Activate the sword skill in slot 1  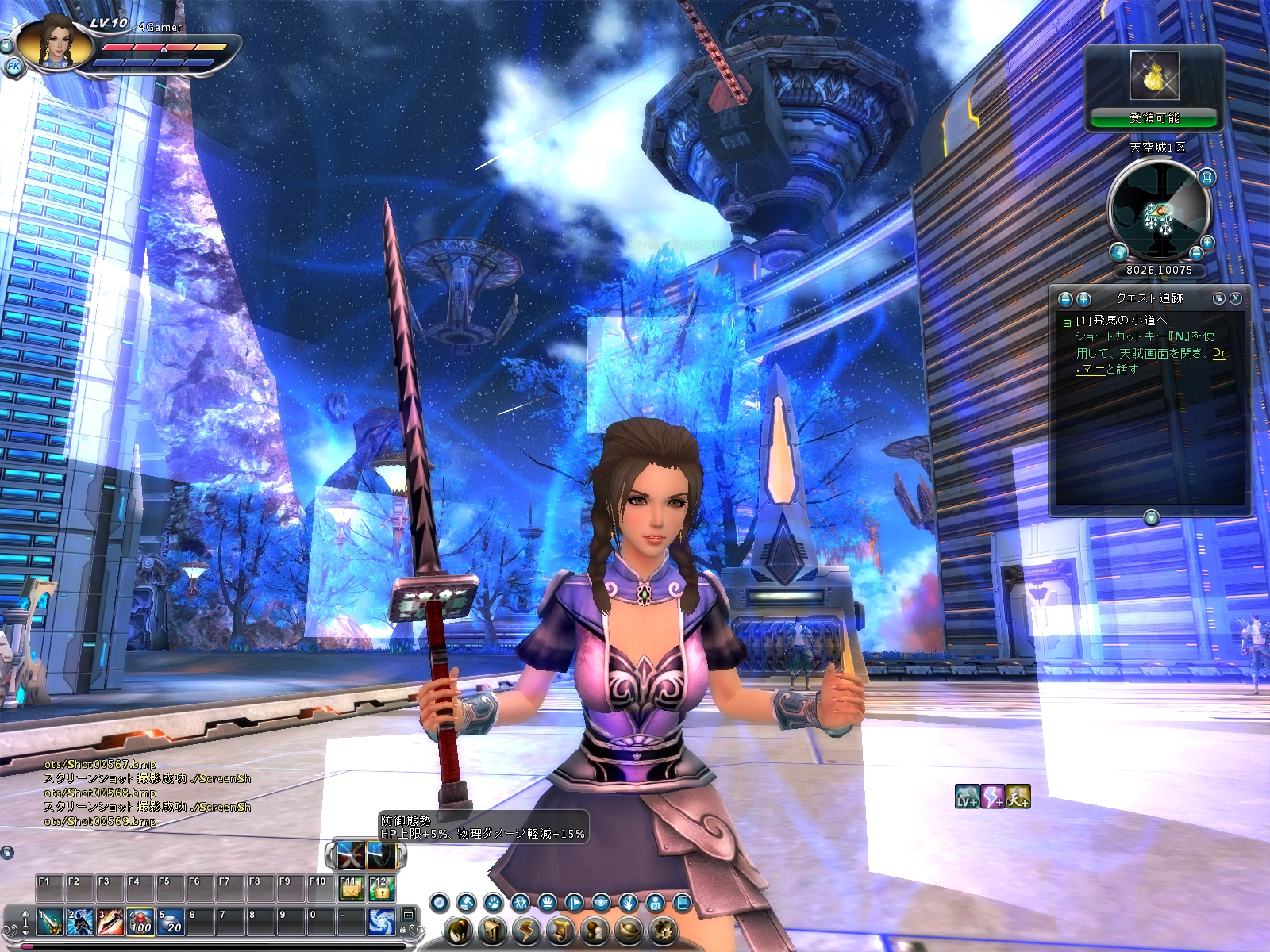[49, 922]
